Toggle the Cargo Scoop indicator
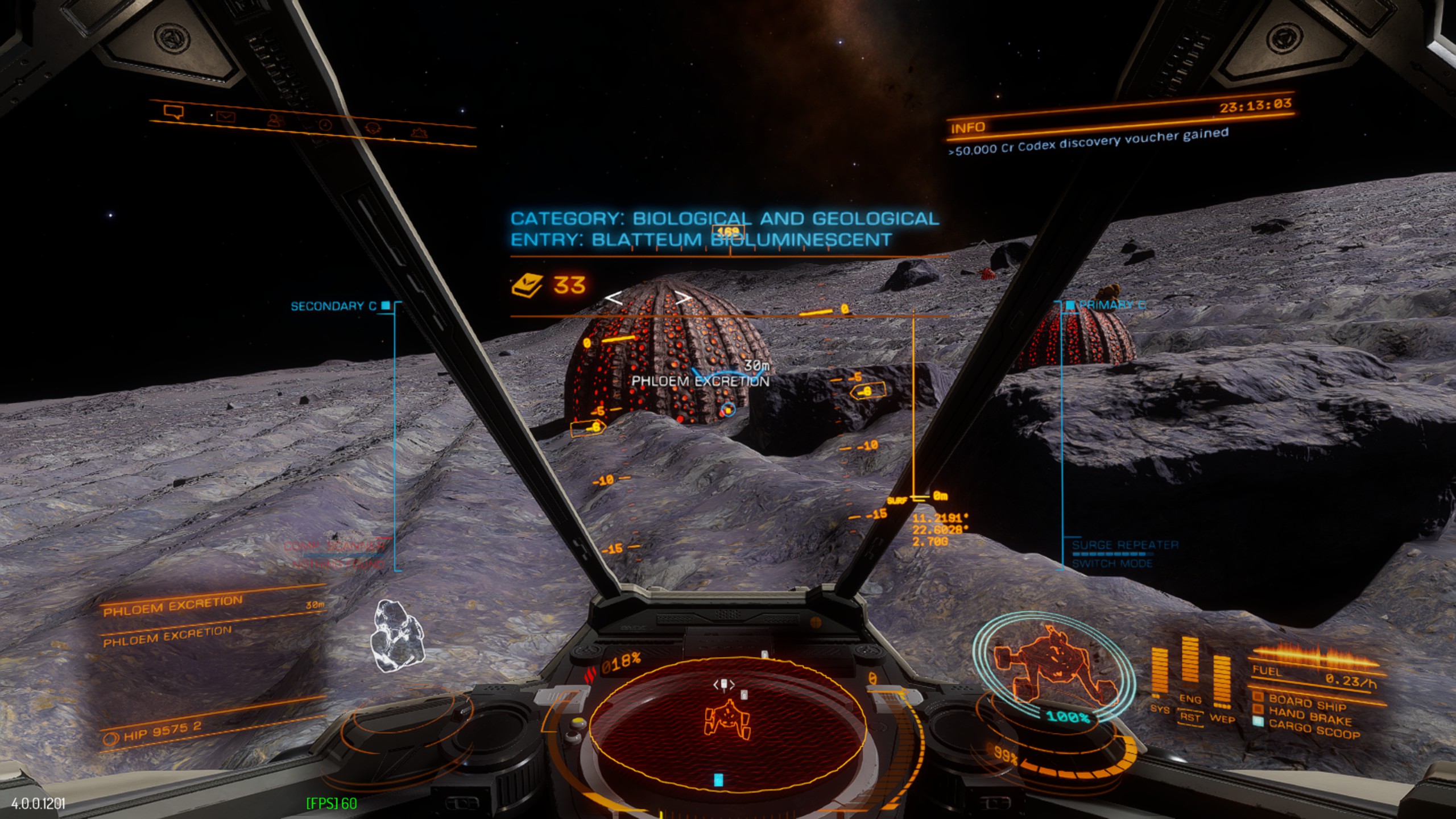 [x=1313, y=729]
